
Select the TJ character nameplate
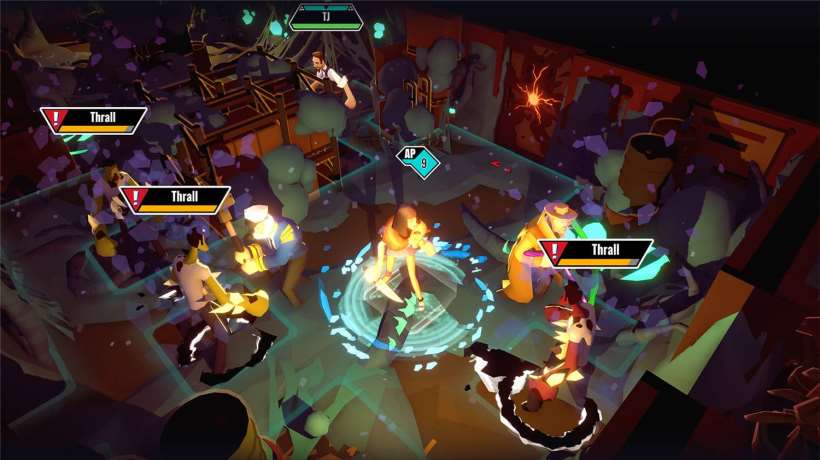[x=327, y=17]
